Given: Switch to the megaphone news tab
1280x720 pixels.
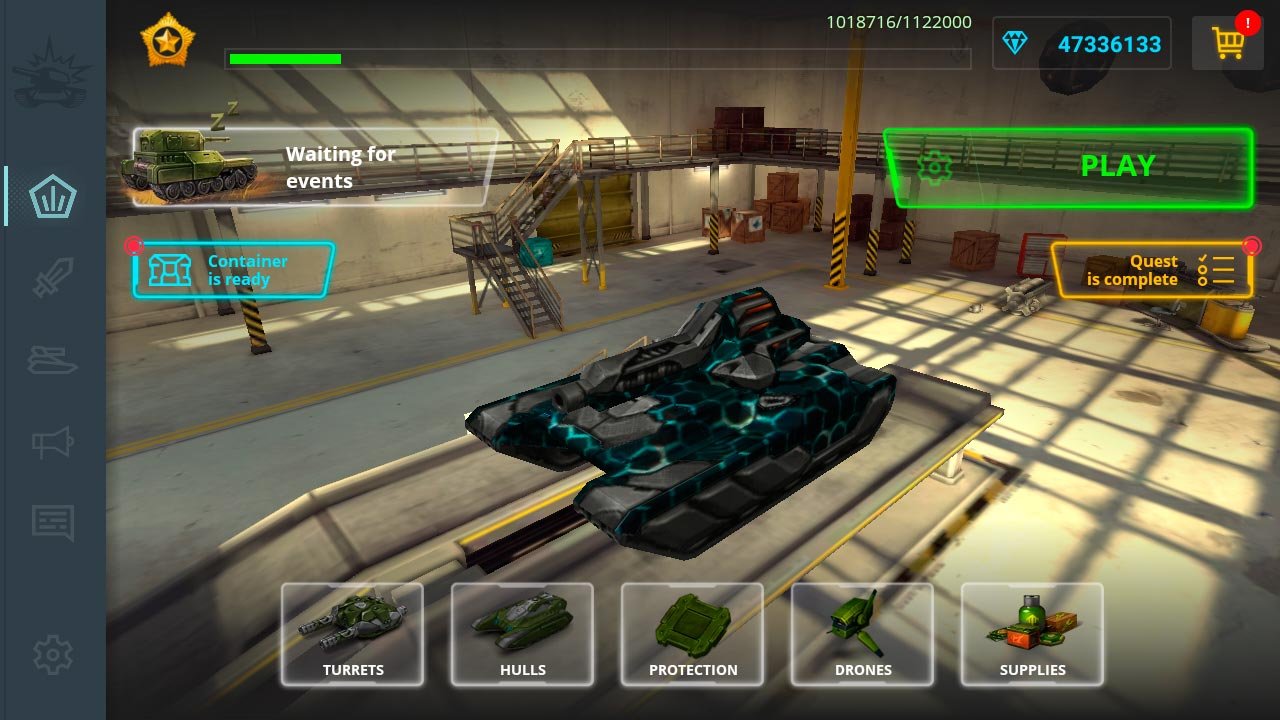Looking at the screenshot, I should pyautogui.click(x=53, y=441).
